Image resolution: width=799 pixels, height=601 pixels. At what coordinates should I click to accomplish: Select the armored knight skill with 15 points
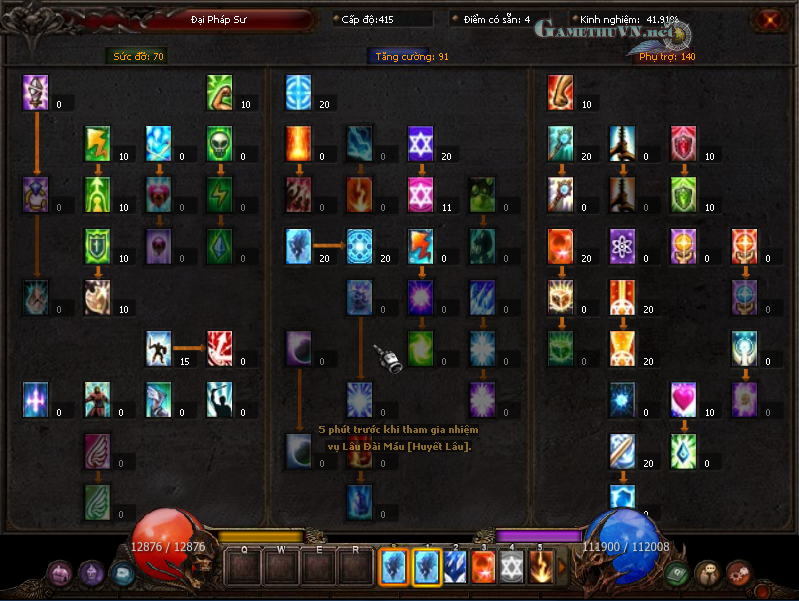coord(159,347)
